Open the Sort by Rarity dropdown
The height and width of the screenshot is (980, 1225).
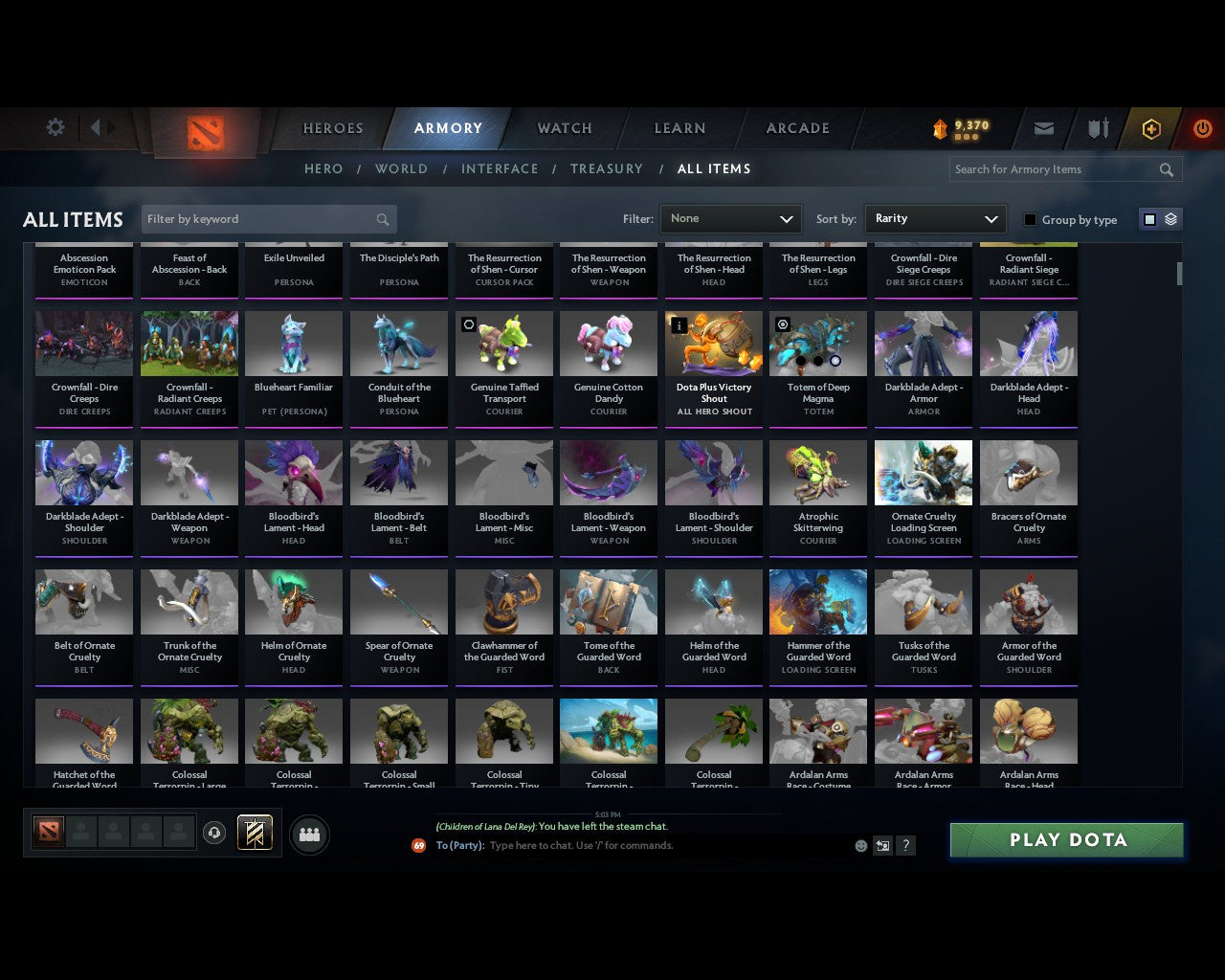point(935,219)
